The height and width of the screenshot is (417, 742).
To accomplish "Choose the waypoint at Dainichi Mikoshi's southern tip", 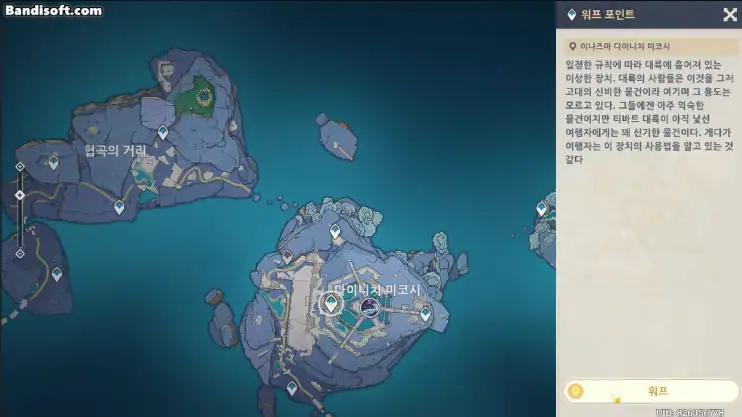I will click(292, 388).
